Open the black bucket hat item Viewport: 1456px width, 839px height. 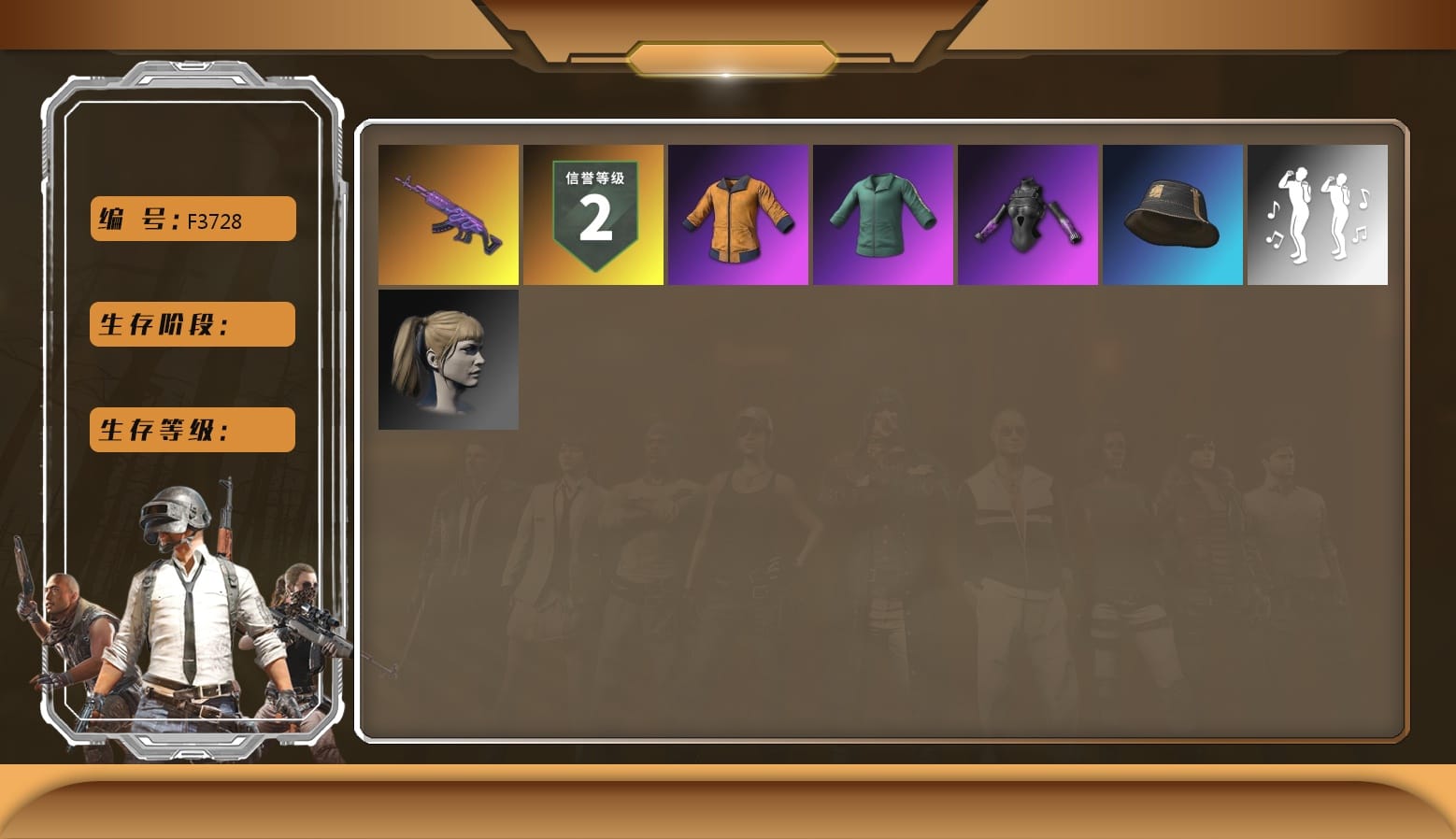coord(1172,215)
